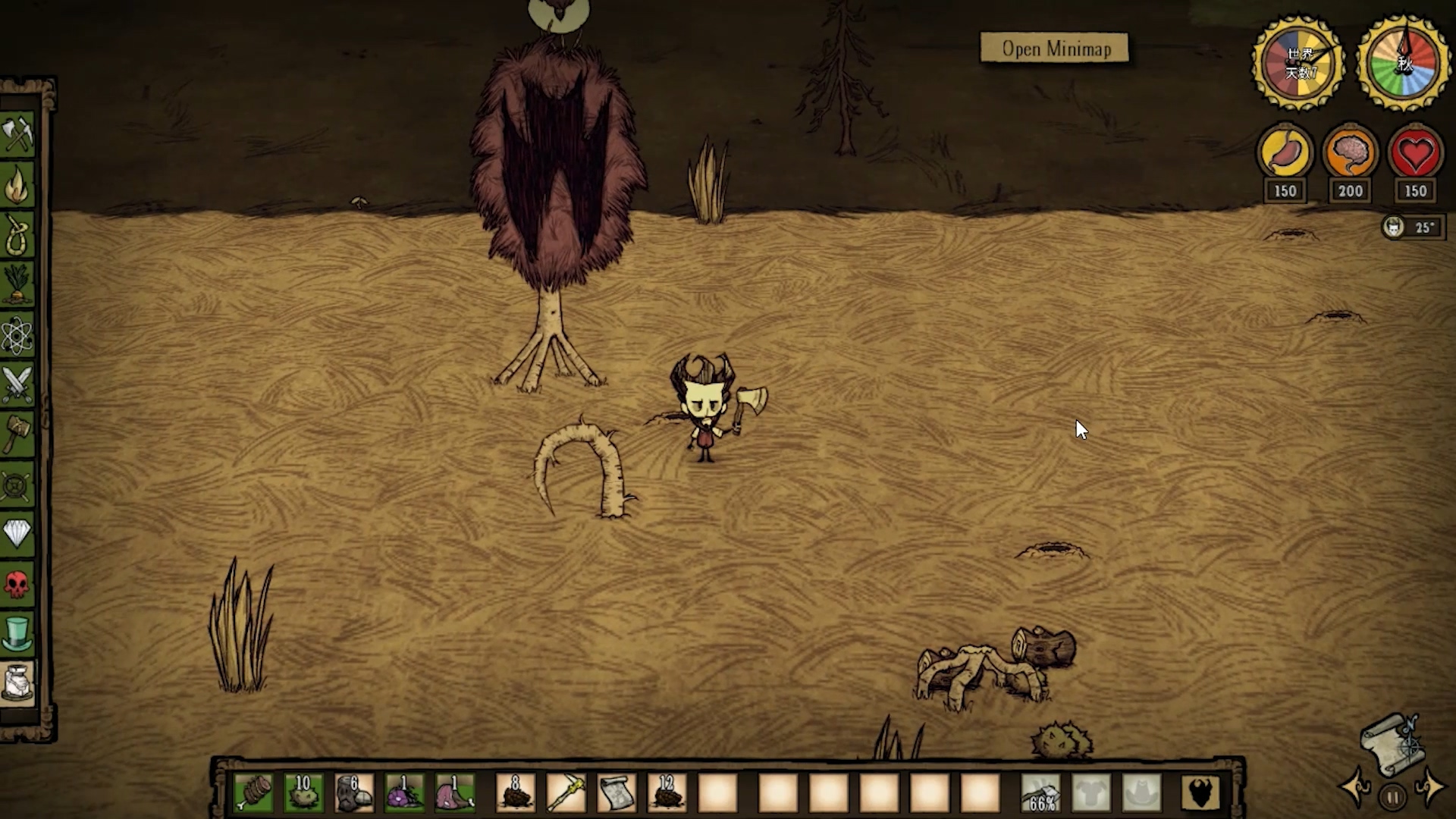Open the flame Light crafting tab

coord(17,184)
